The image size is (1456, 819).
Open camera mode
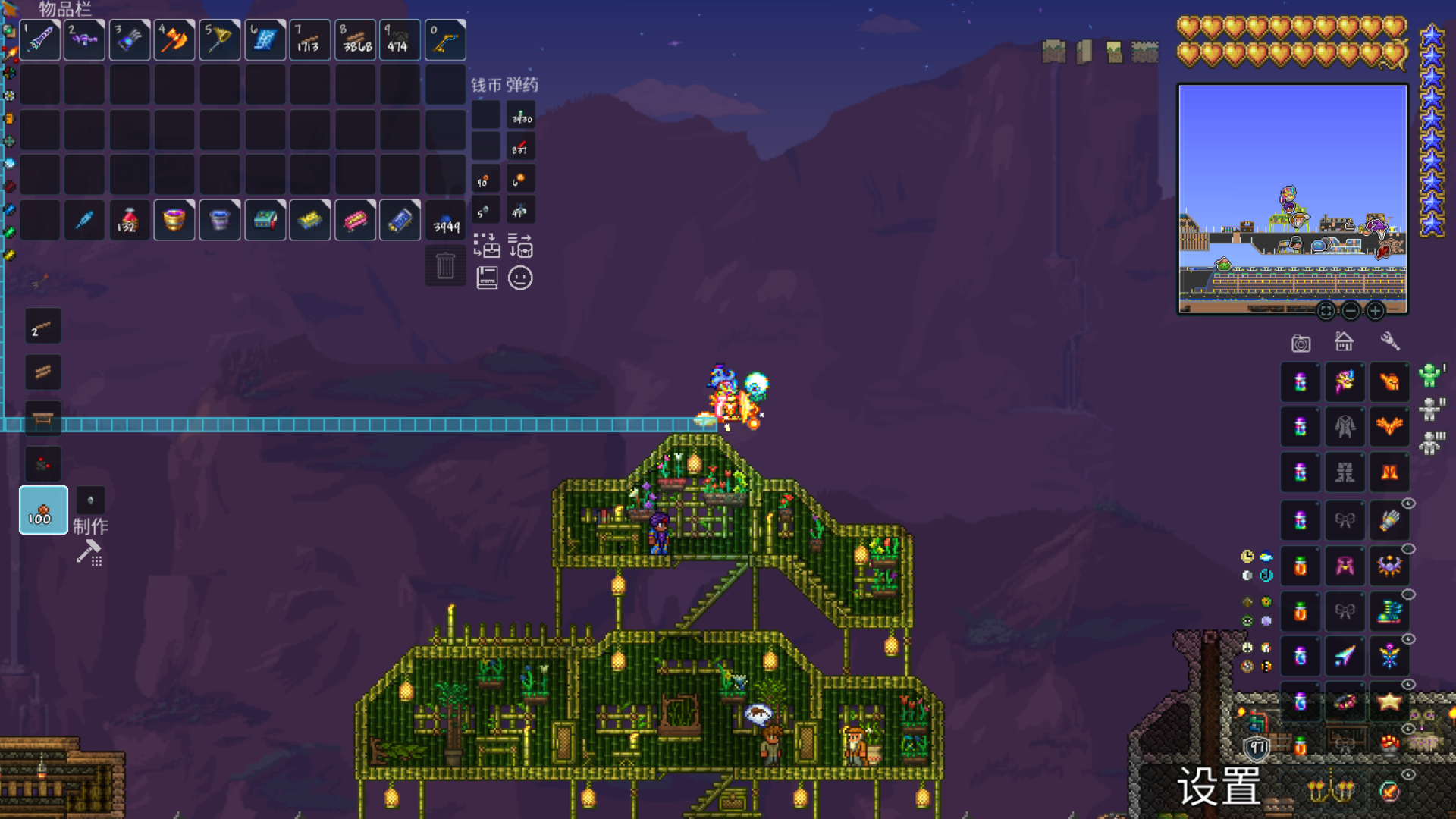(1301, 344)
